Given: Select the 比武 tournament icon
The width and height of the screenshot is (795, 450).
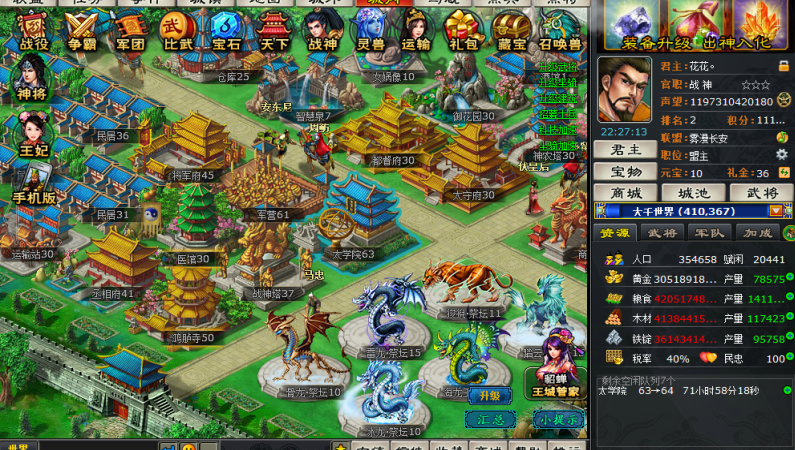Looking at the screenshot, I should tap(177, 32).
